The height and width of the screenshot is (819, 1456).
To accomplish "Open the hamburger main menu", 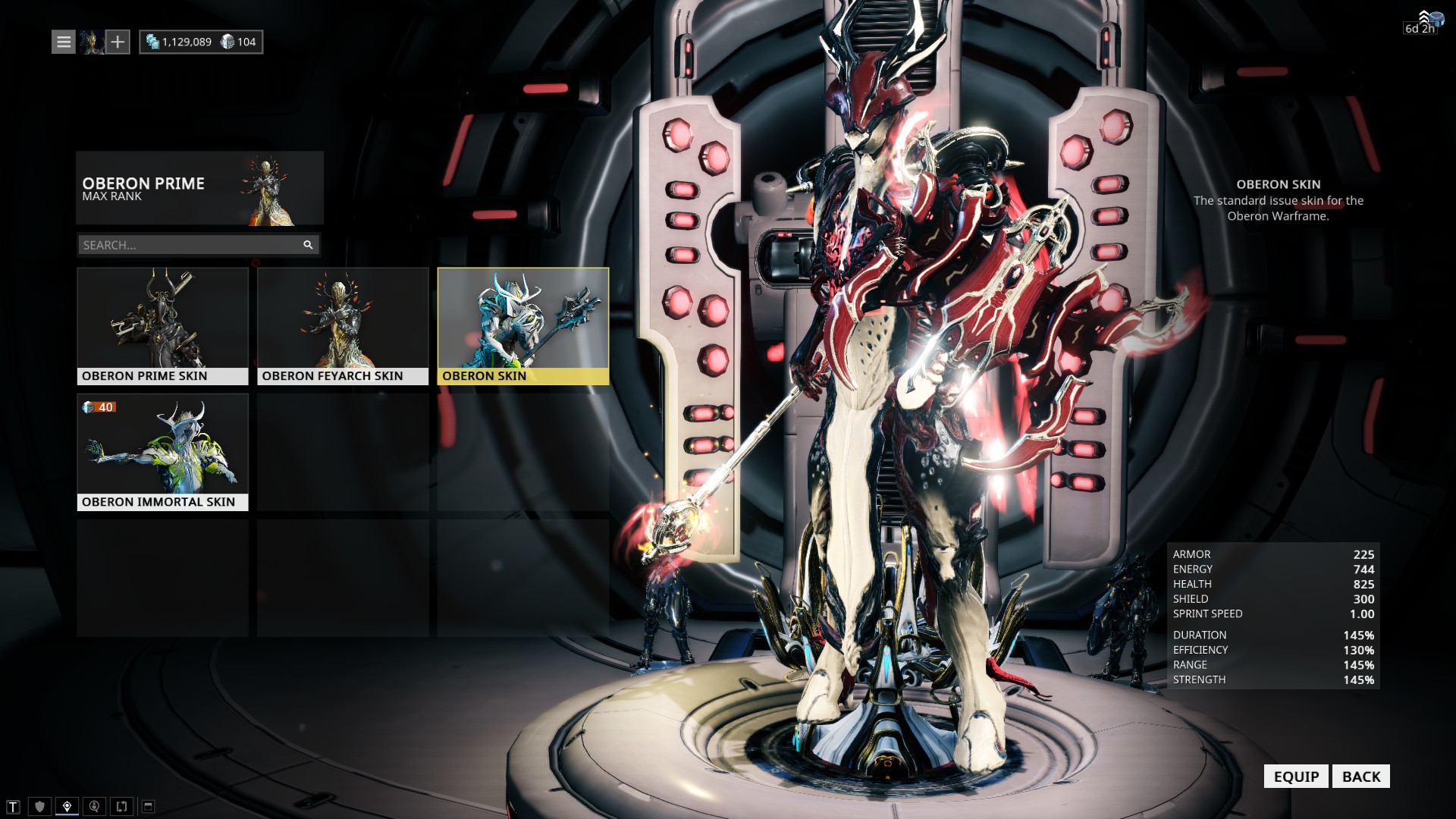I will (64, 42).
